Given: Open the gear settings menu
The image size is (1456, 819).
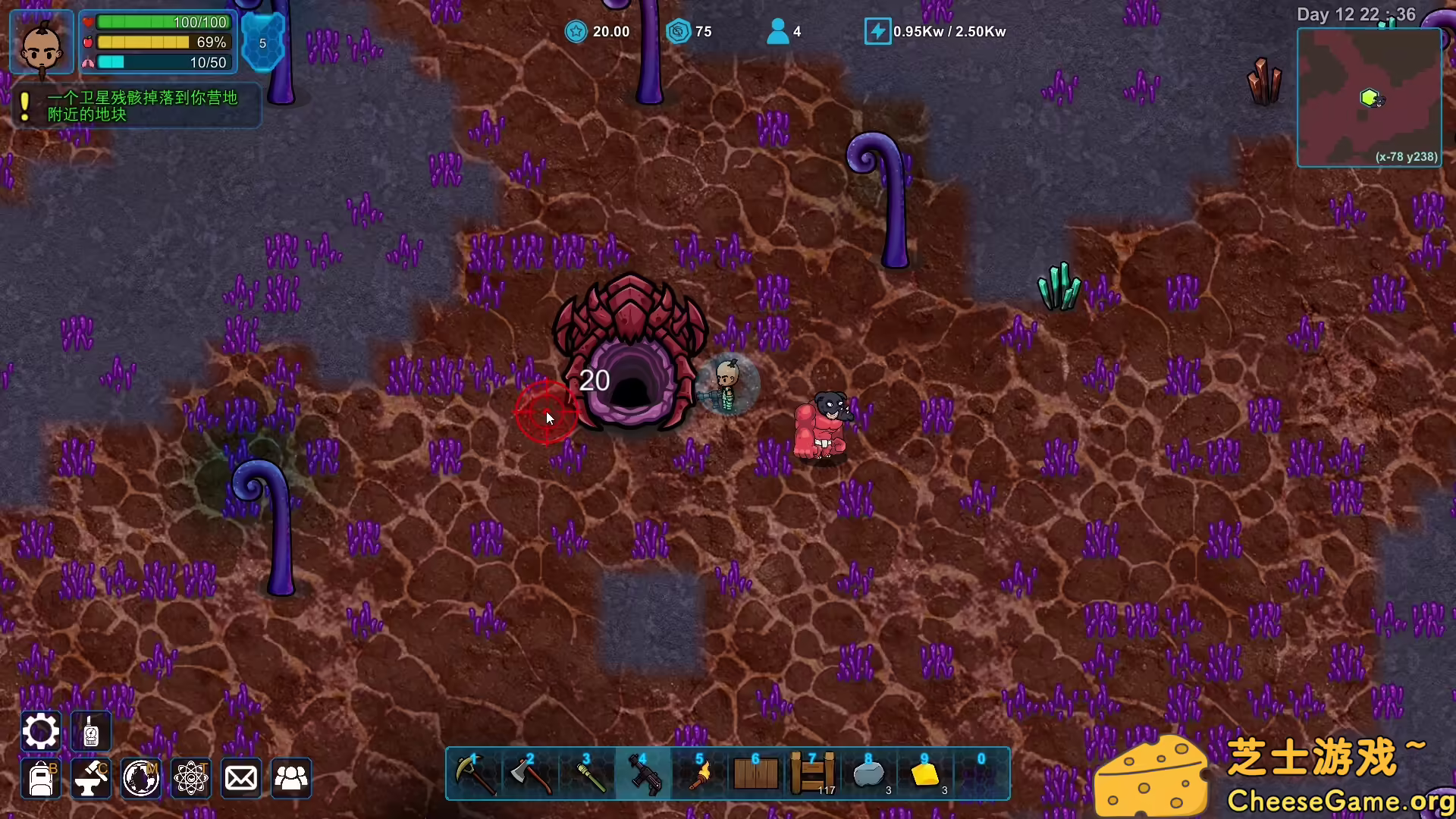Looking at the screenshot, I should [x=41, y=732].
